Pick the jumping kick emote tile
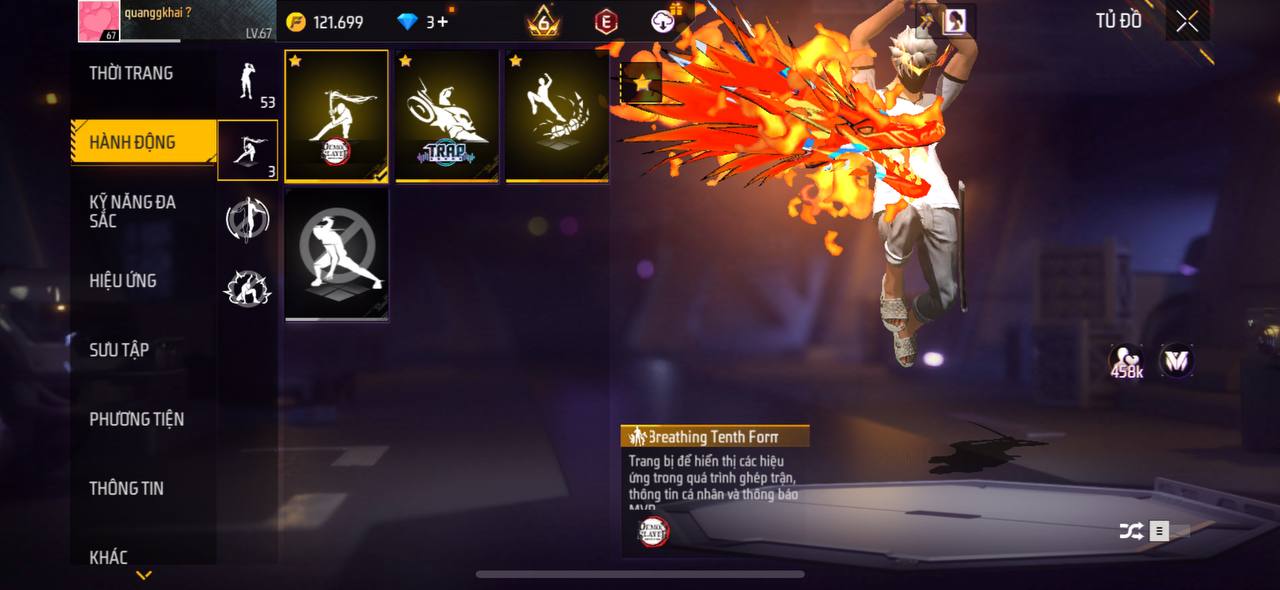 tap(557, 116)
